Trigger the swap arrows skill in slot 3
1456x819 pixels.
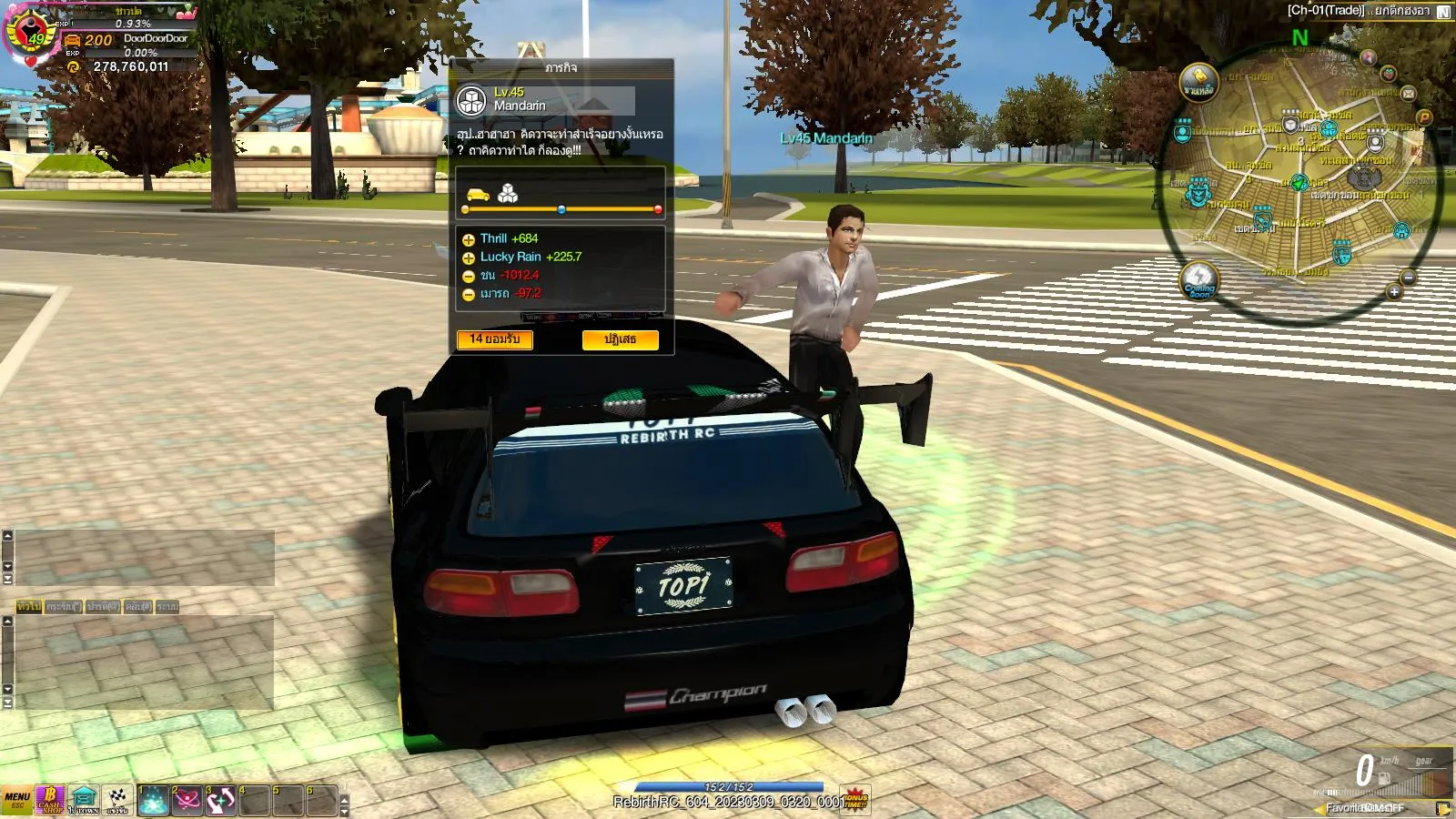(221, 799)
